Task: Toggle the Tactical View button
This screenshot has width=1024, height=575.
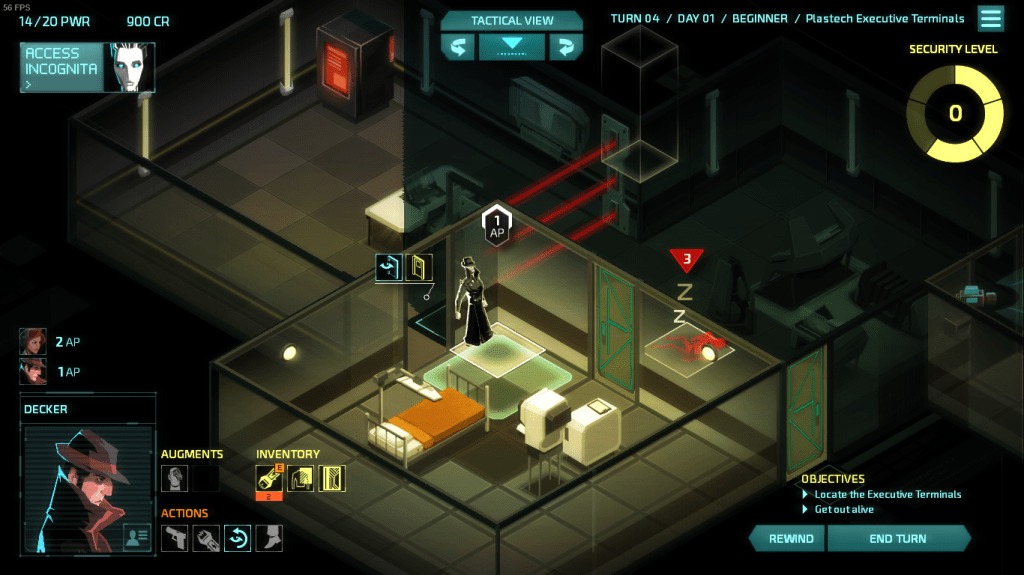Action: click(x=511, y=46)
